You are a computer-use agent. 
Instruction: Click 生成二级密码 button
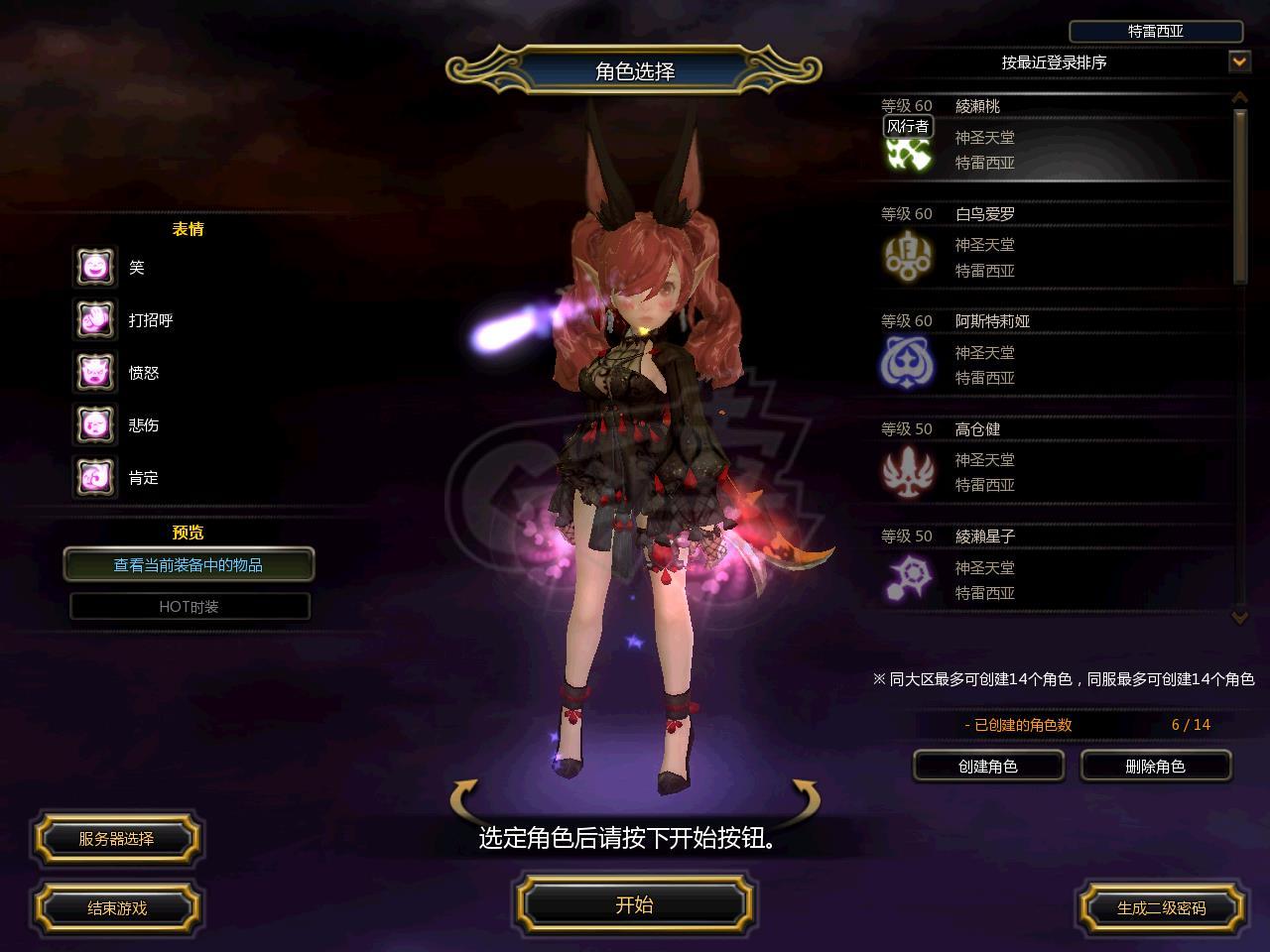[x=1161, y=907]
